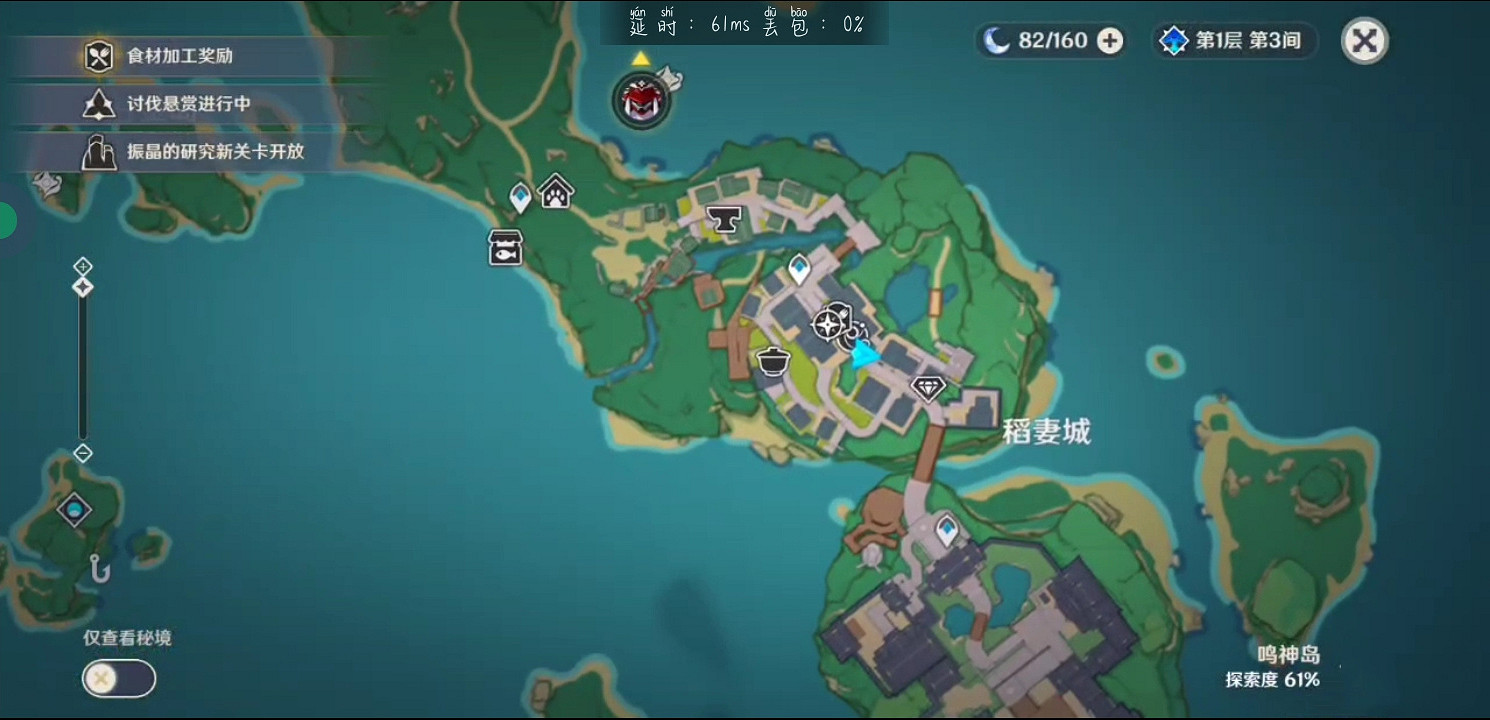The width and height of the screenshot is (1490, 720).
Task: Select the teleport waypoint inside Inazuma City
Action: pos(798,268)
